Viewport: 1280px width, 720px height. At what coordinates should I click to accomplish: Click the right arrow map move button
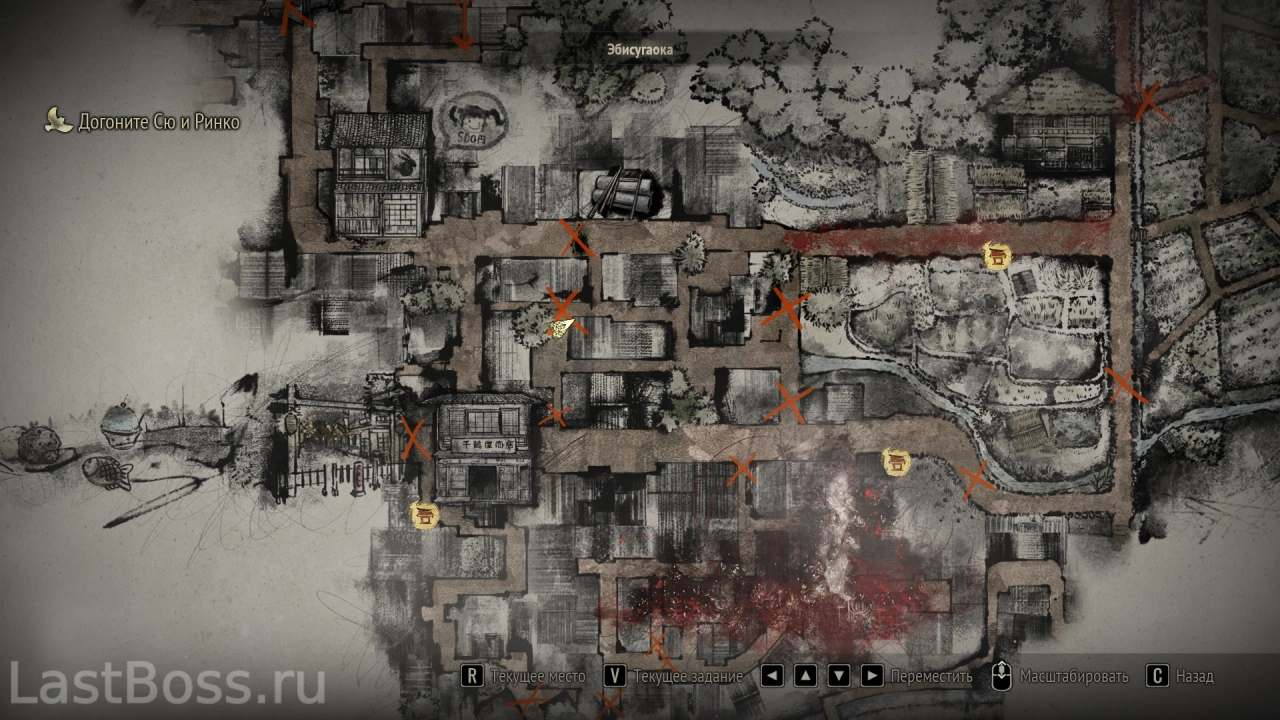click(x=872, y=676)
